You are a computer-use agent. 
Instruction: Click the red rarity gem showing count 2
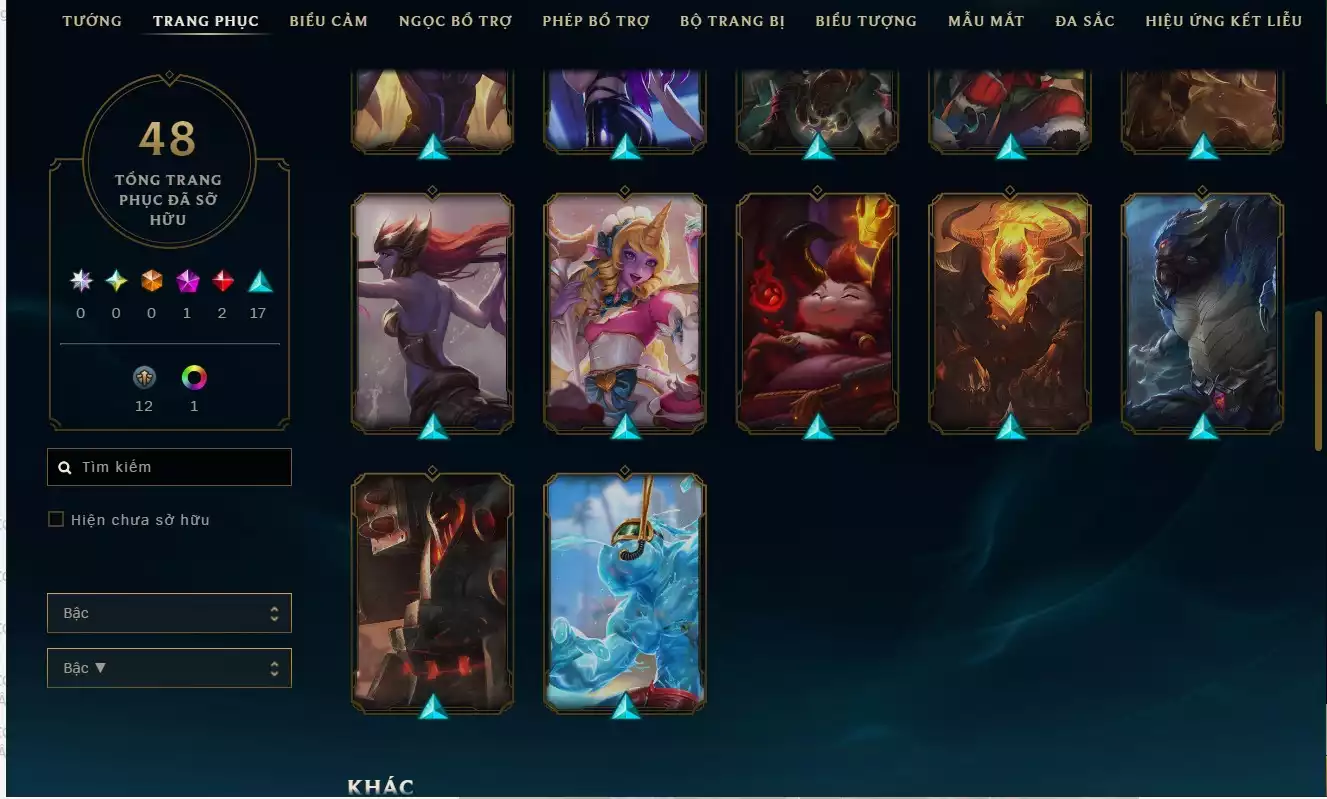pyautogui.click(x=222, y=281)
